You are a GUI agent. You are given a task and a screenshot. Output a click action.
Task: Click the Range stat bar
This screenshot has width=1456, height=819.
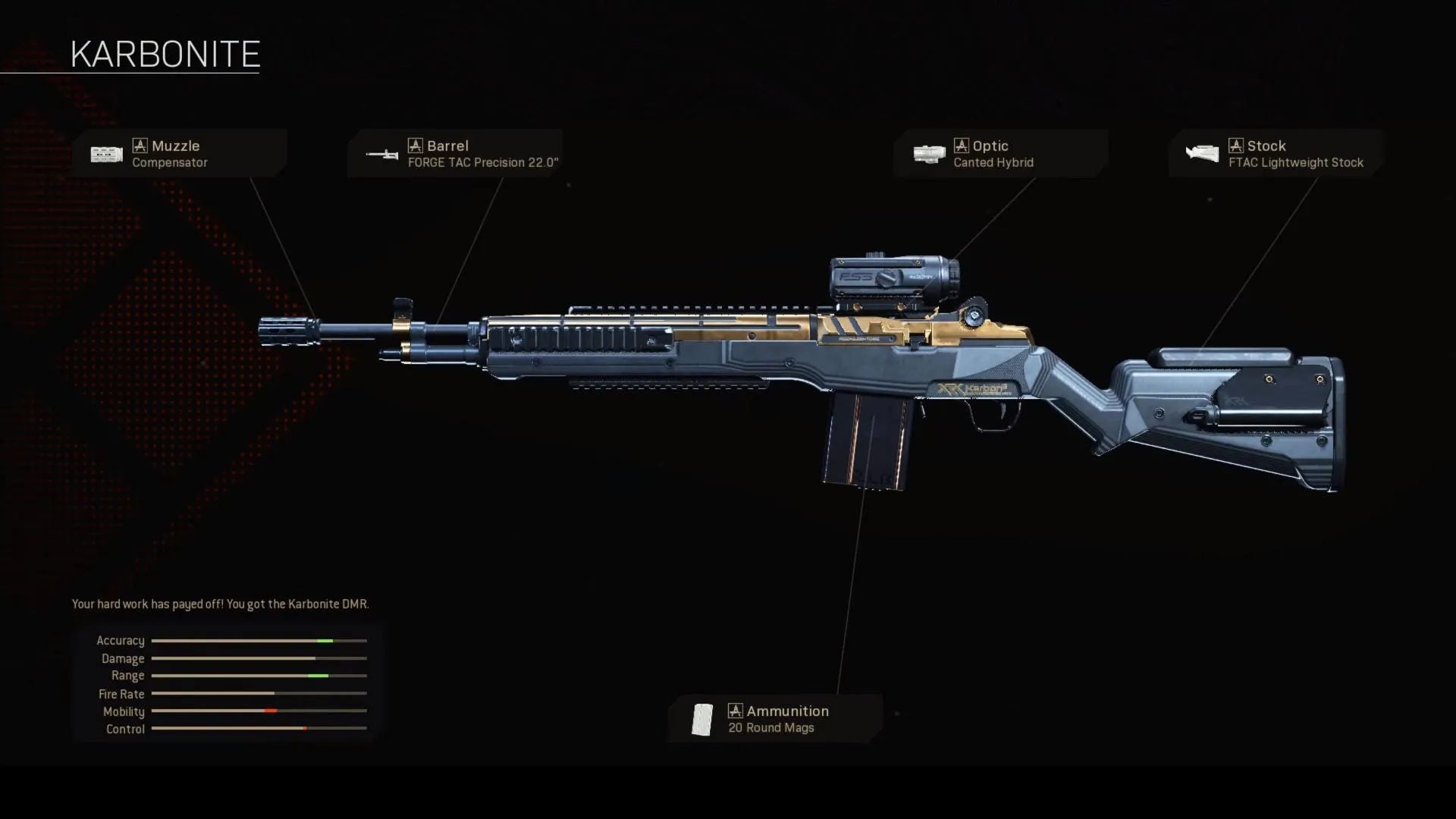[258, 676]
